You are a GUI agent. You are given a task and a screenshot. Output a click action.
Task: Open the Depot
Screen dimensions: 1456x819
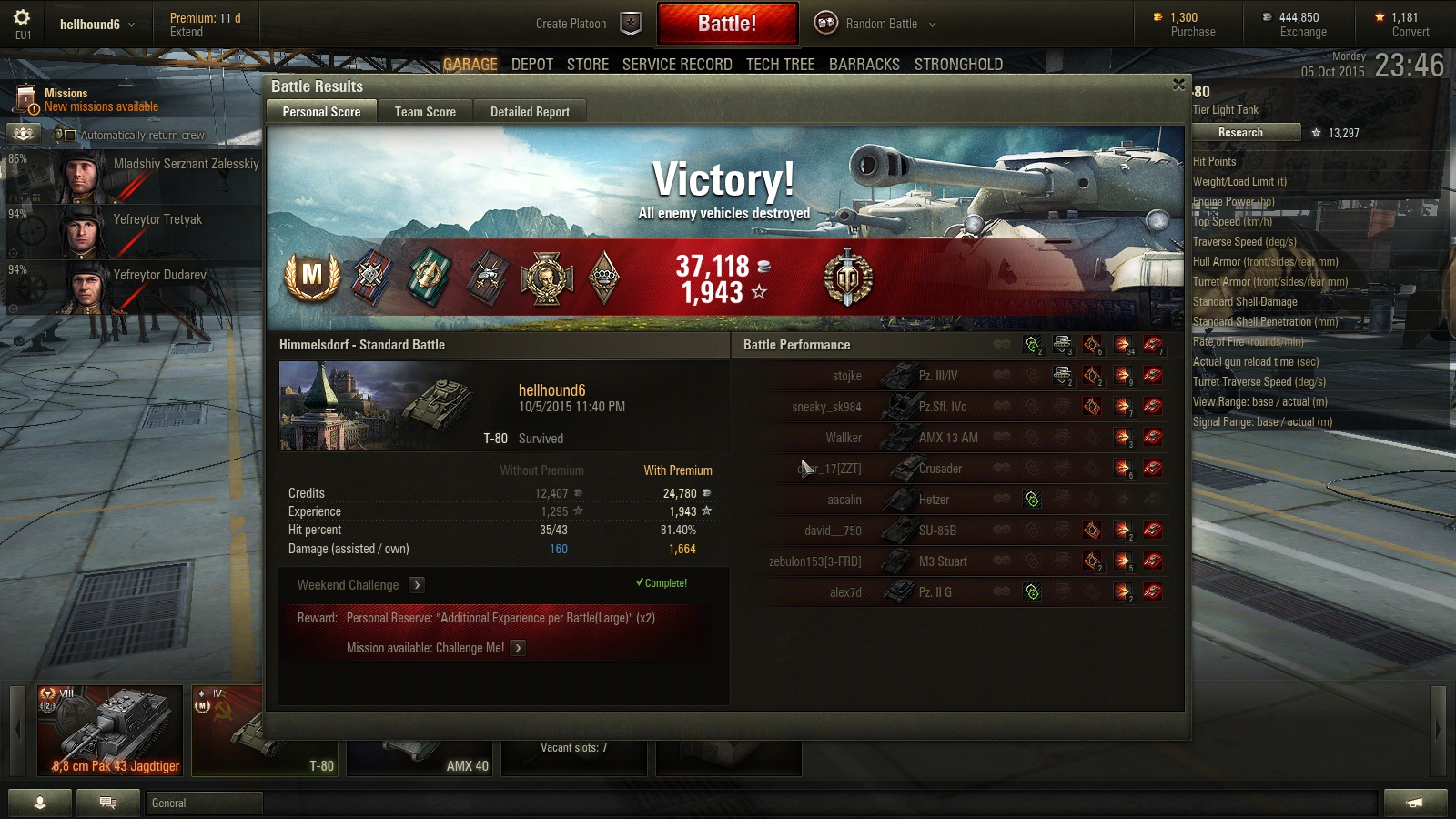pos(531,65)
